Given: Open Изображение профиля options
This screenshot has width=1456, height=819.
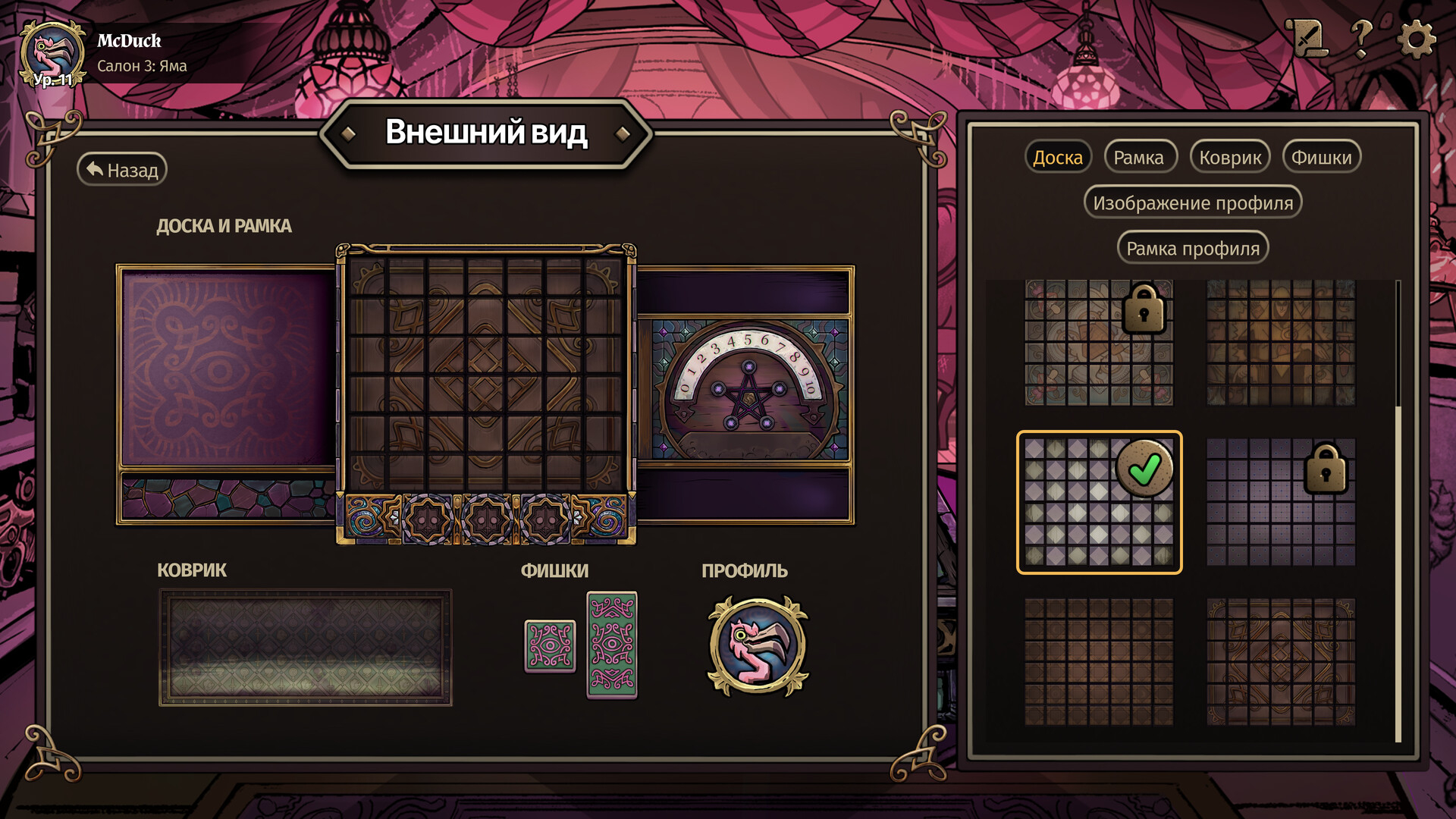Looking at the screenshot, I should click(1193, 203).
